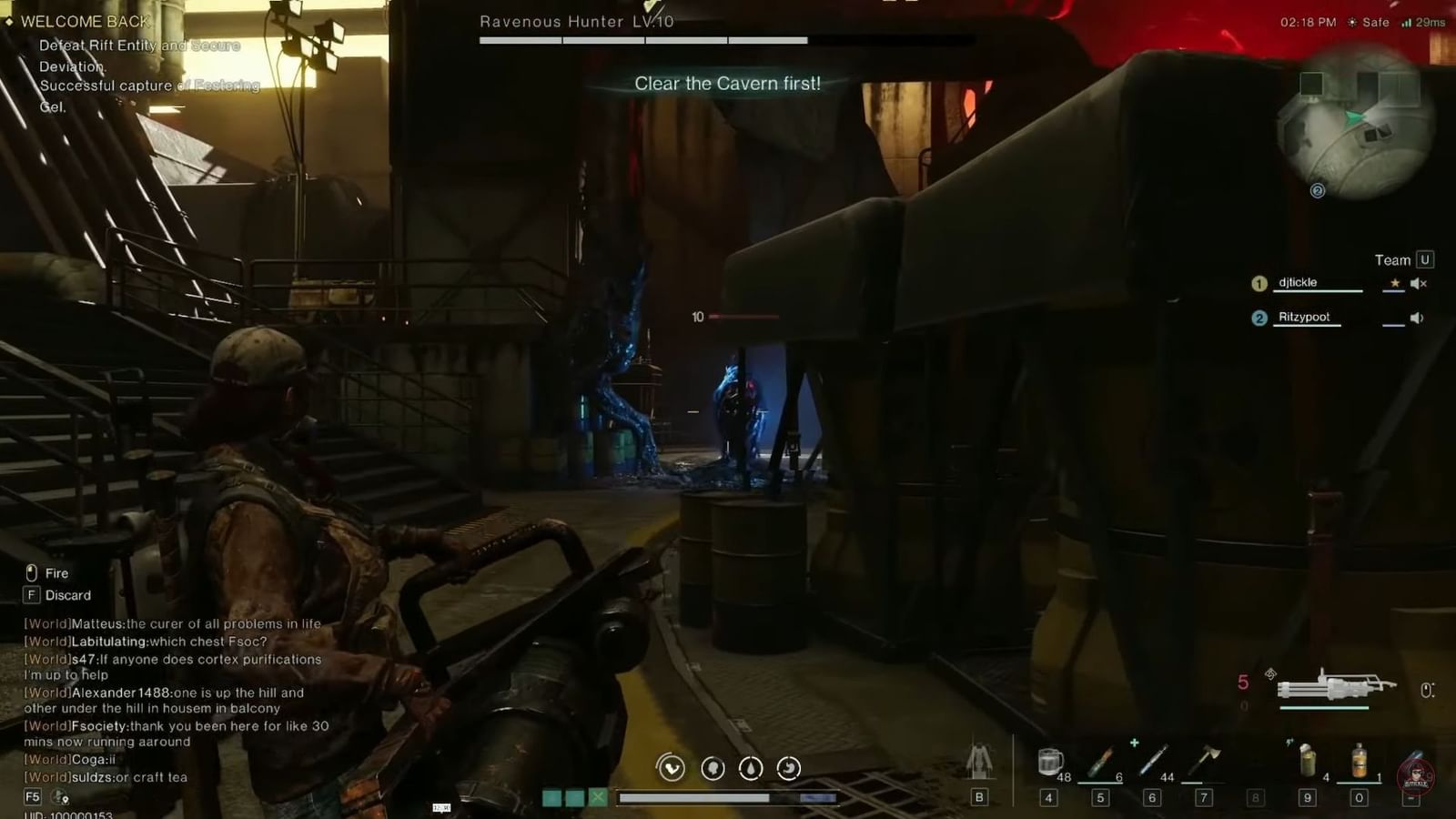The height and width of the screenshot is (819, 1456).
Task: Unmute djtickle in the Team panel
Action: (x=1419, y=283)
